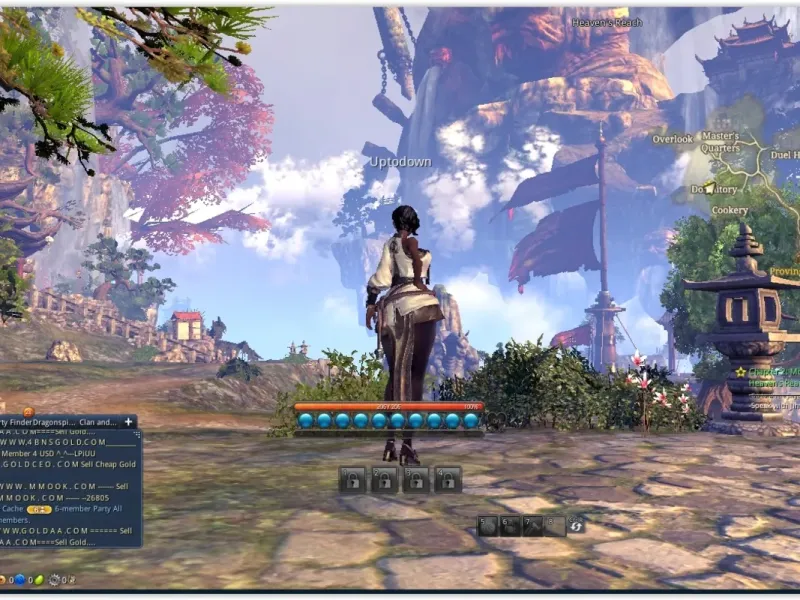Use the item in quick slot 5
This screenshot has height=600, width=800.
[x=488, y=525]
